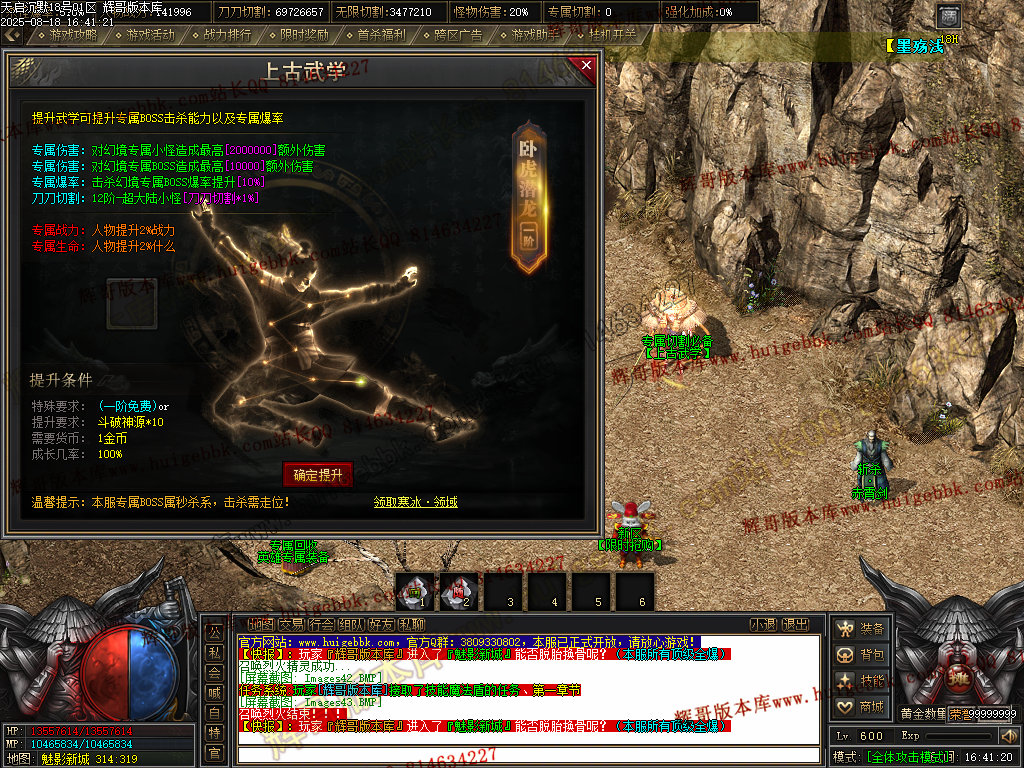This screenshot has width=1024, height=768.
Task: Click the chat text input box
Action: click(530, 755)
